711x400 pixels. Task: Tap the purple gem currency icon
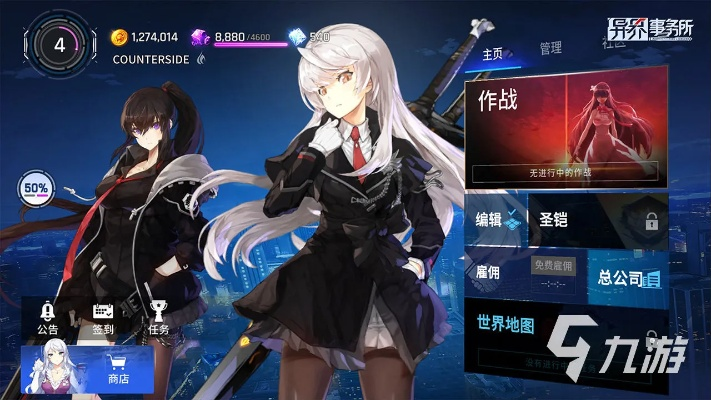tap(201, 37)
